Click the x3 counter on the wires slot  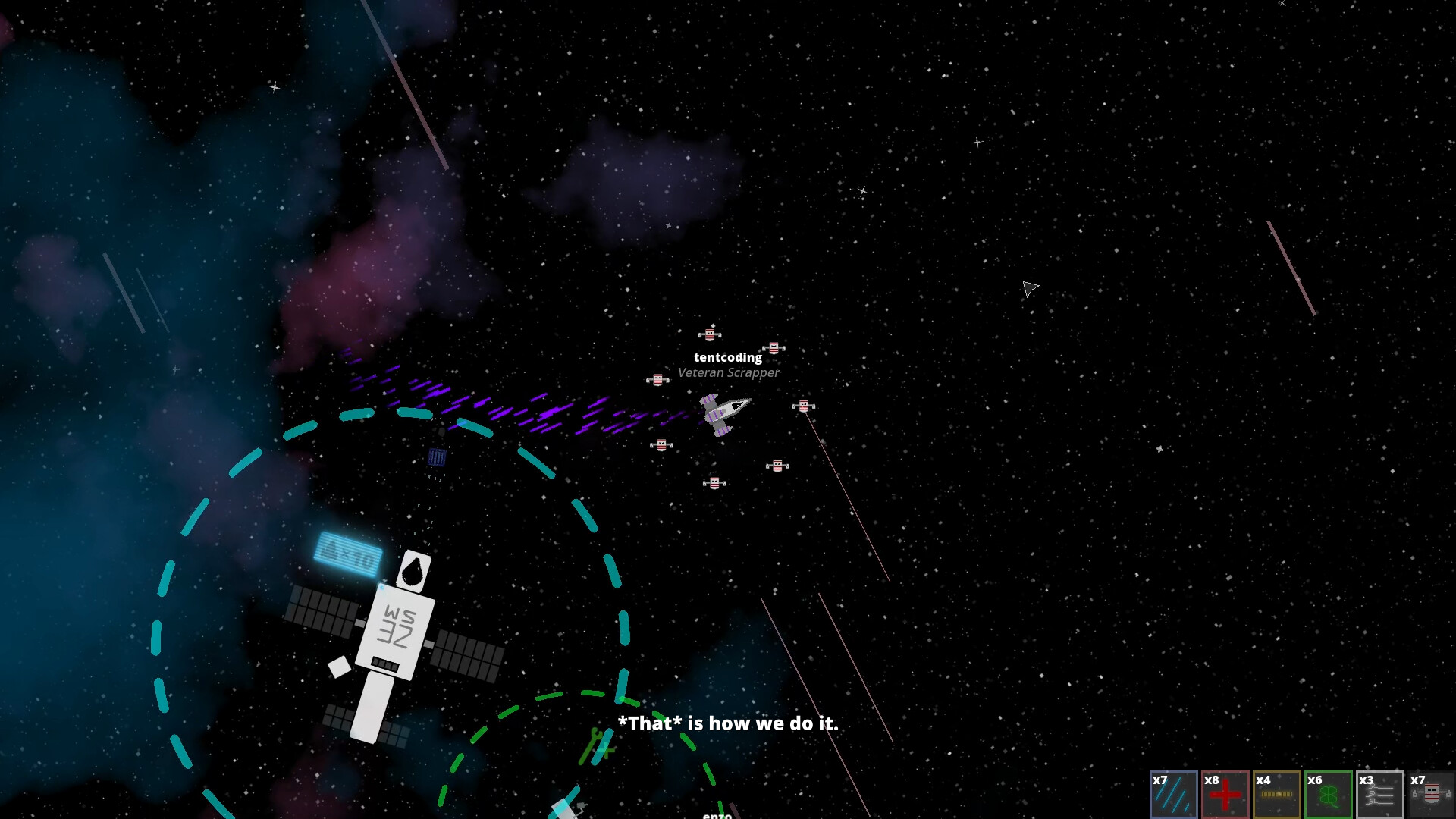click(1366, 779)
